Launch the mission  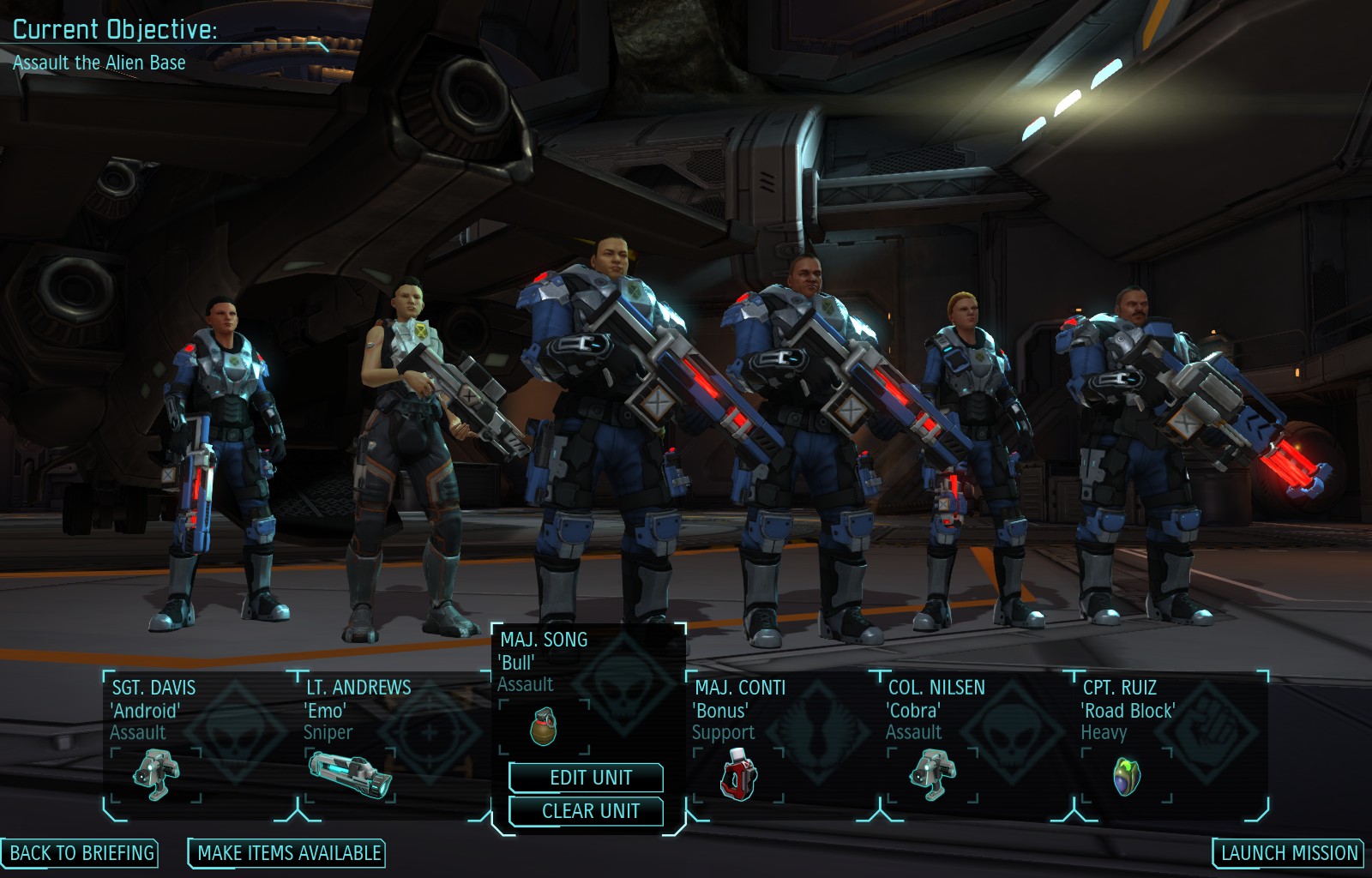click(x=1289, y=853)
